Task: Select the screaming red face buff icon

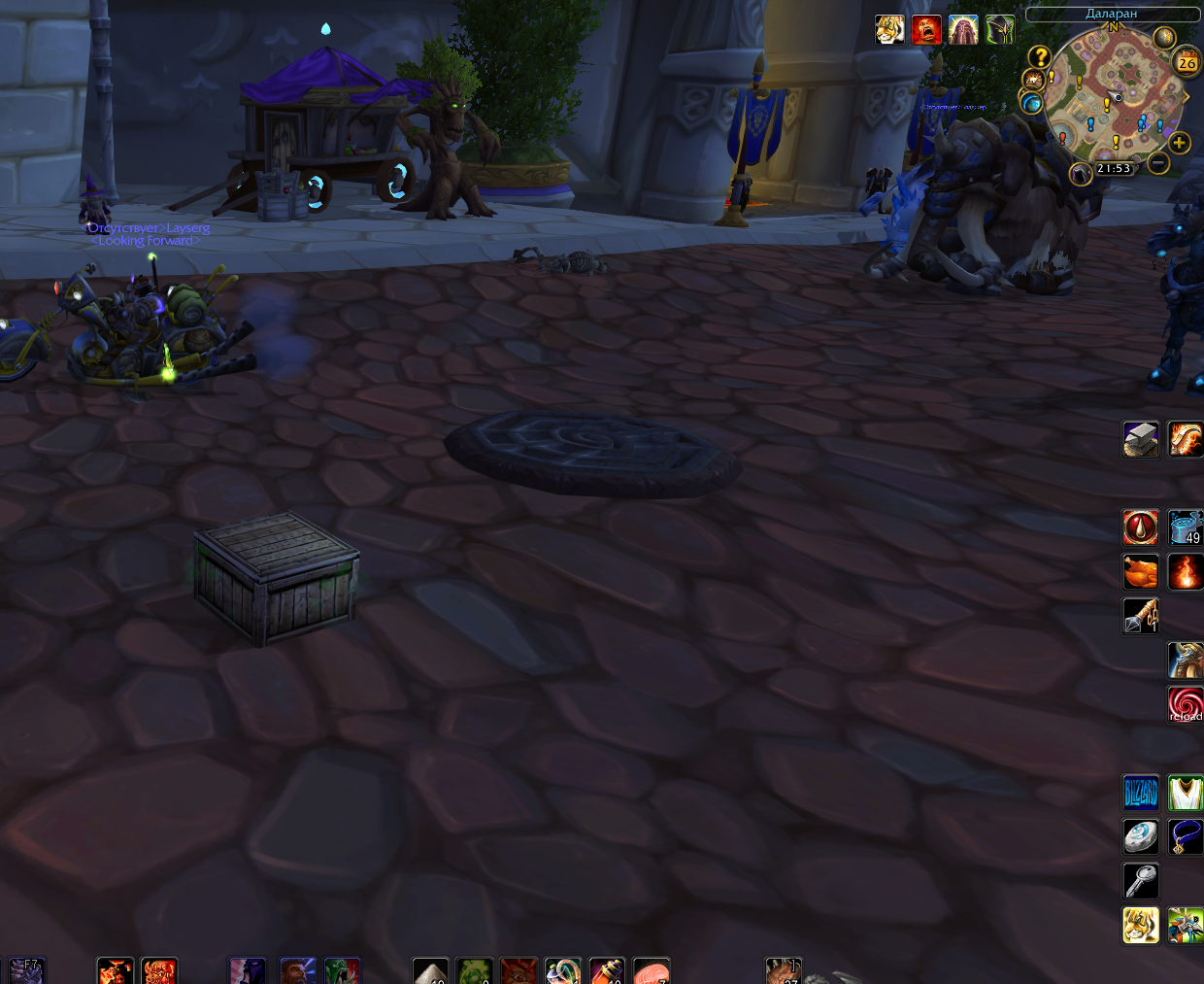Action: tap(926, 30)
